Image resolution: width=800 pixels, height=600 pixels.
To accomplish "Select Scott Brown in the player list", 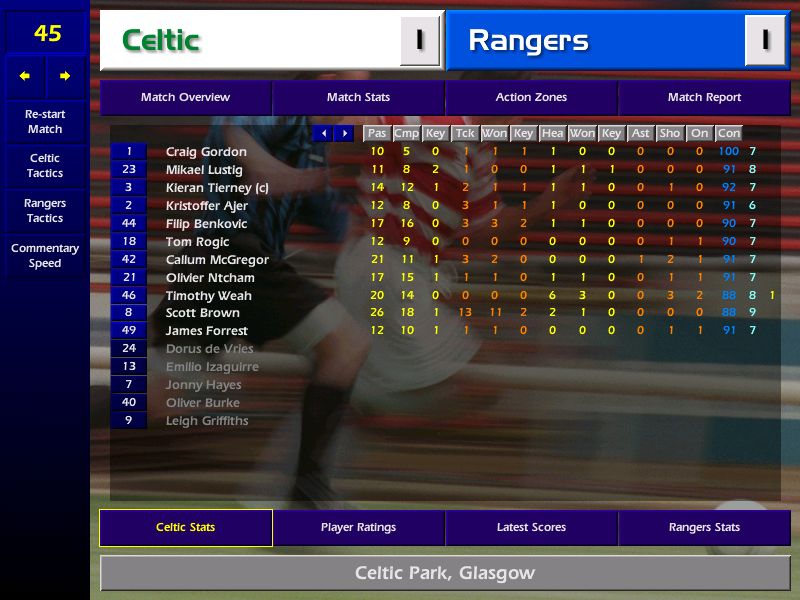I will tap(203, 313).
